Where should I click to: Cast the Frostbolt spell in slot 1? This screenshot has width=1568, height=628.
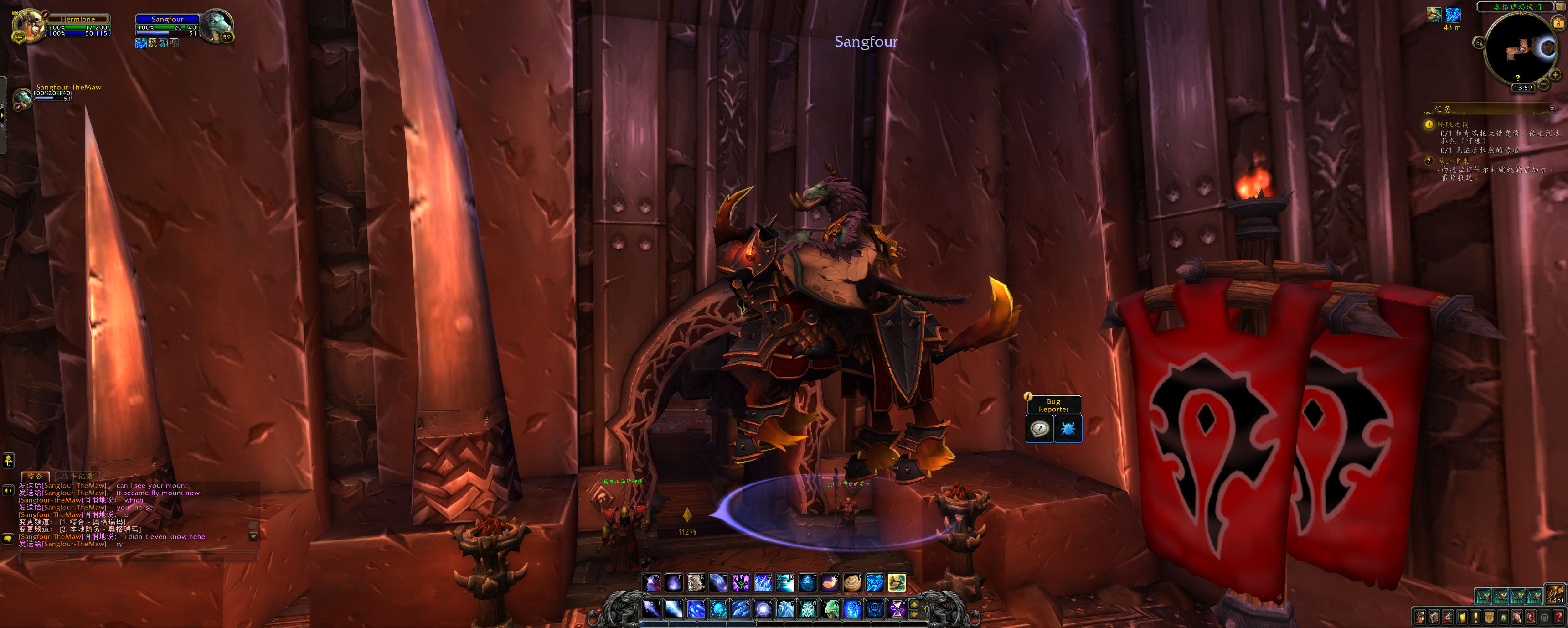point(651,608)
